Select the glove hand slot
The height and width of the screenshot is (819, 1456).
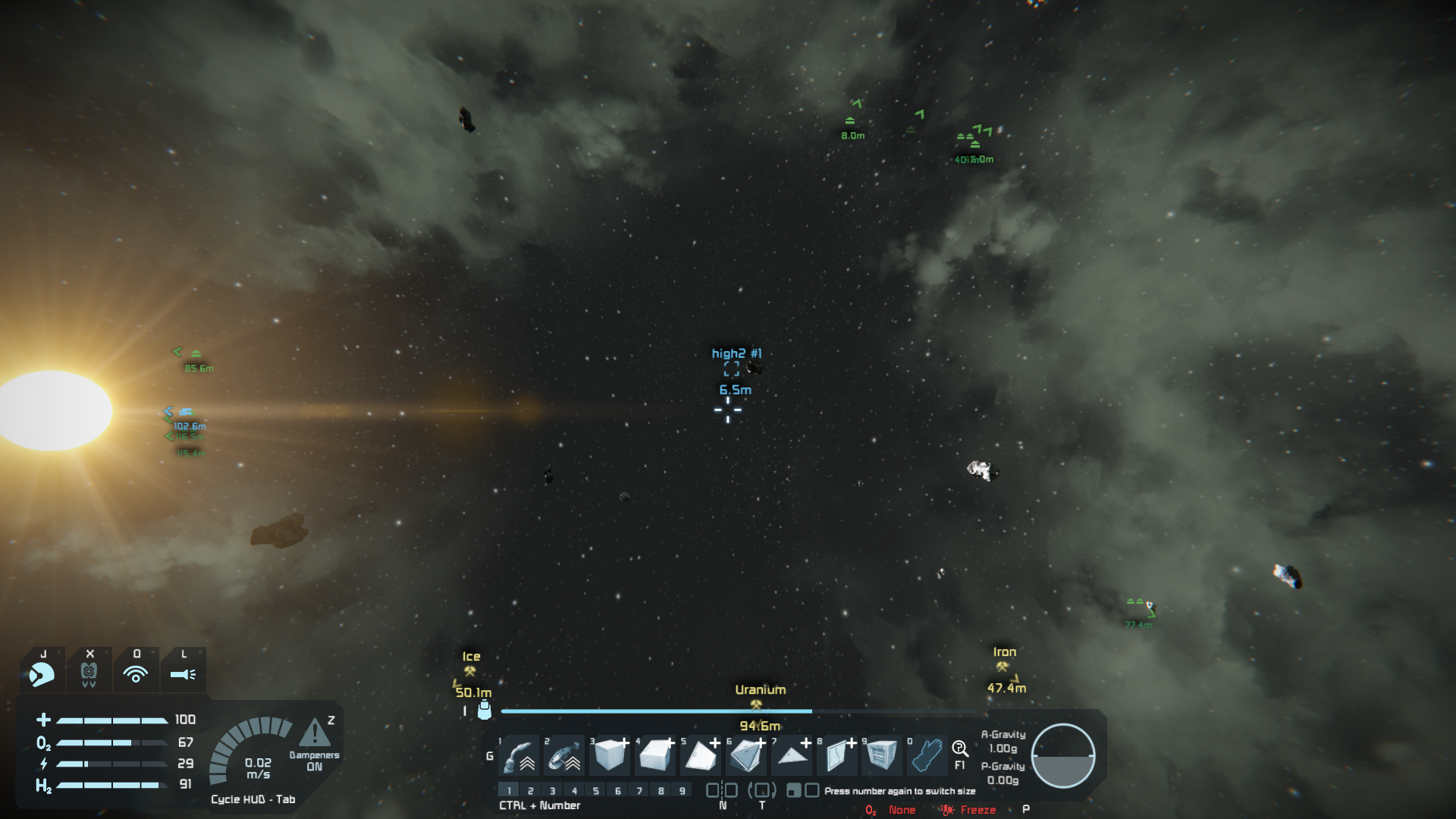(x=927, y=755)
